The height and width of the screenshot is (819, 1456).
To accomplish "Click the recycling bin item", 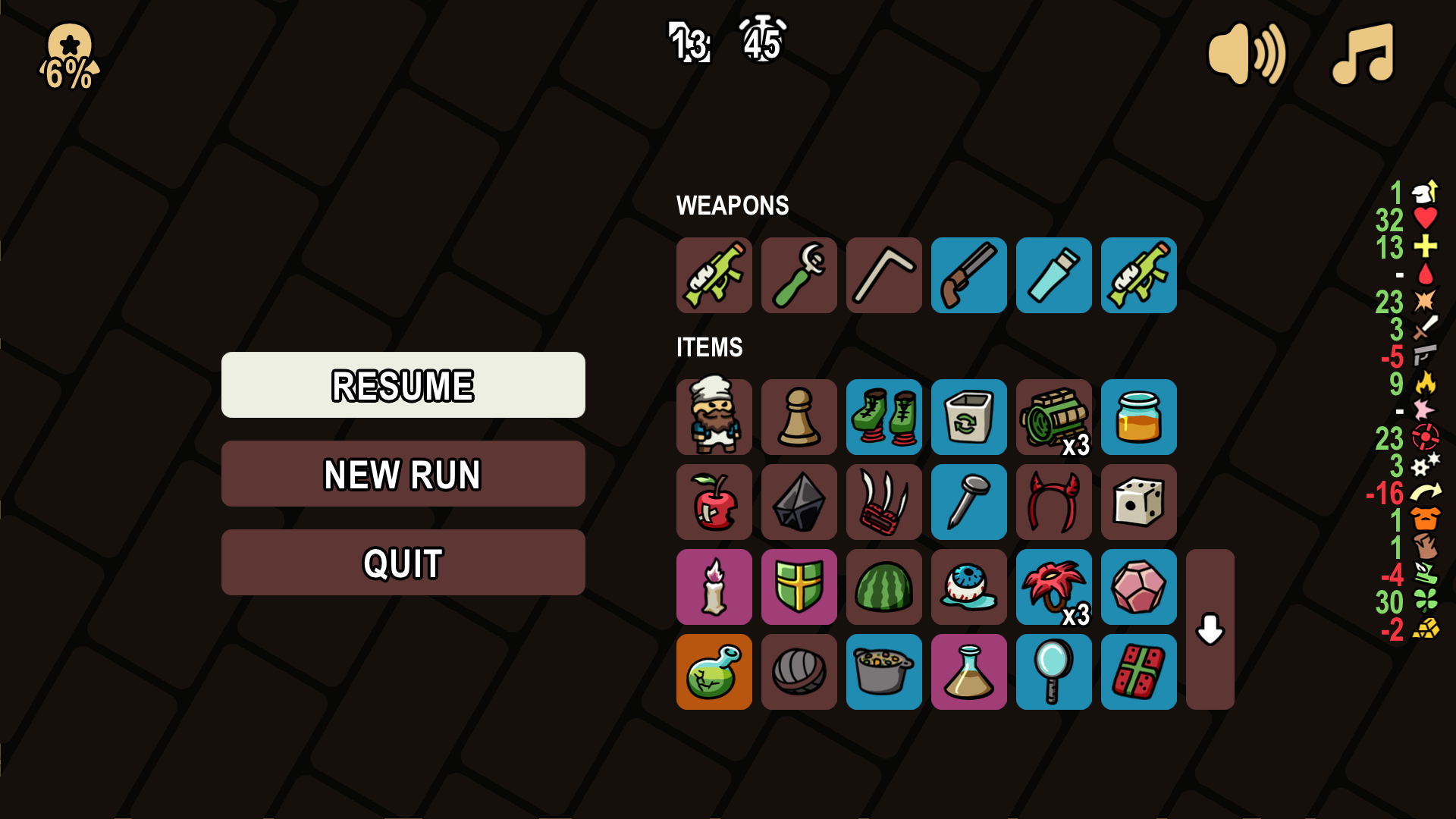I will (x=969, y=417).
